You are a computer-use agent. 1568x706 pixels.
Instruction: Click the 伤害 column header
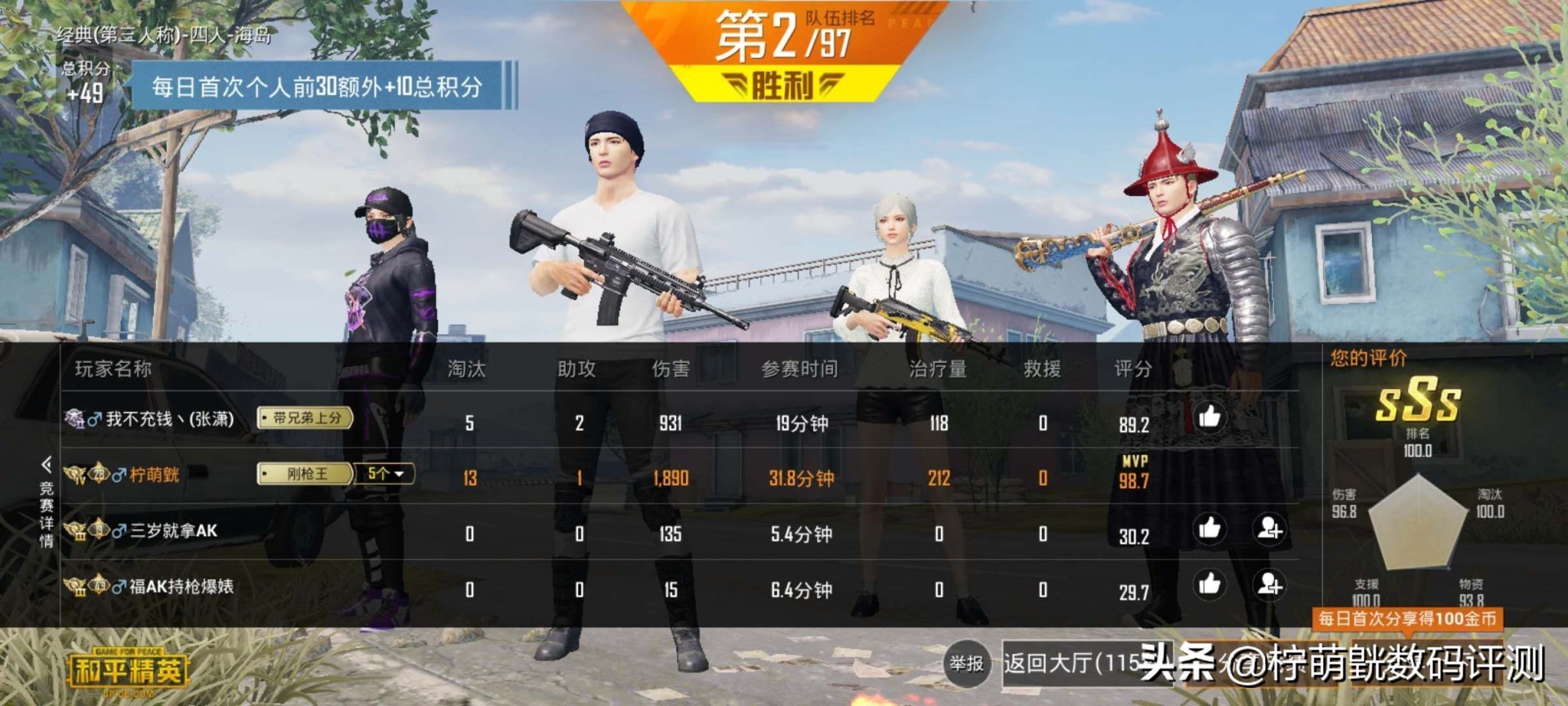point(673,369)
